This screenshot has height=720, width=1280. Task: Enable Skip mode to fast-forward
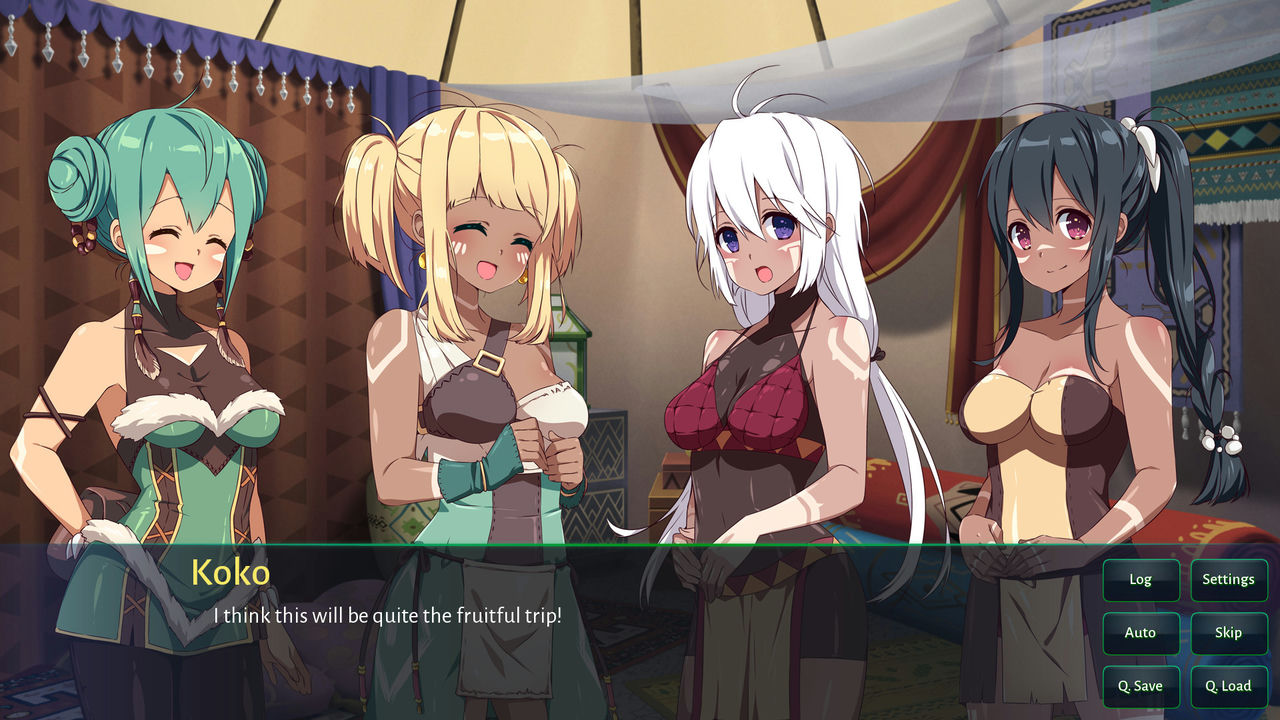[x=1228, y=632]
